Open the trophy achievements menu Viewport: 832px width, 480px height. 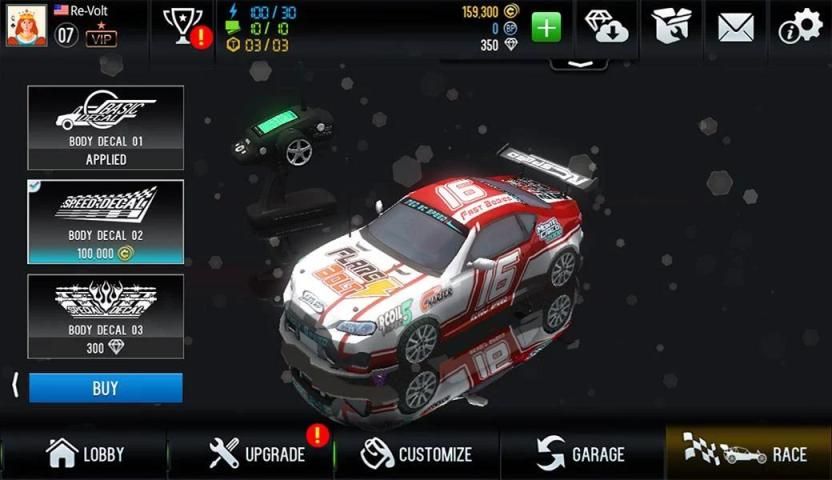click(x=183, y=25)
